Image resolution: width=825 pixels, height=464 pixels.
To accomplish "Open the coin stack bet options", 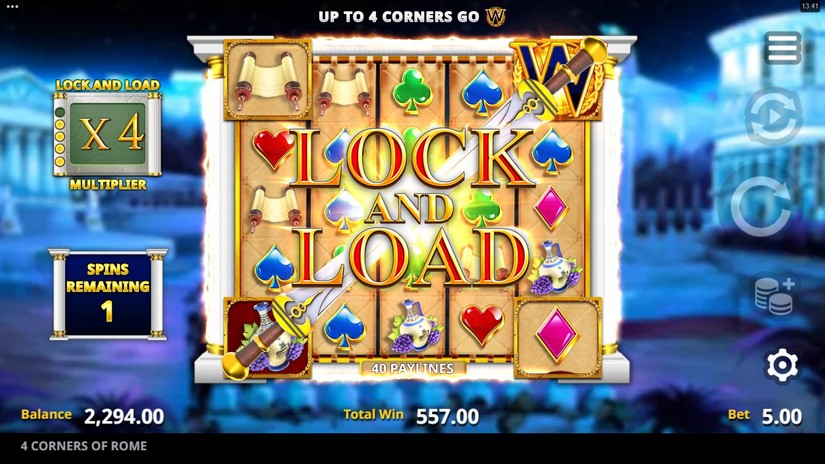I will (774, 296).
